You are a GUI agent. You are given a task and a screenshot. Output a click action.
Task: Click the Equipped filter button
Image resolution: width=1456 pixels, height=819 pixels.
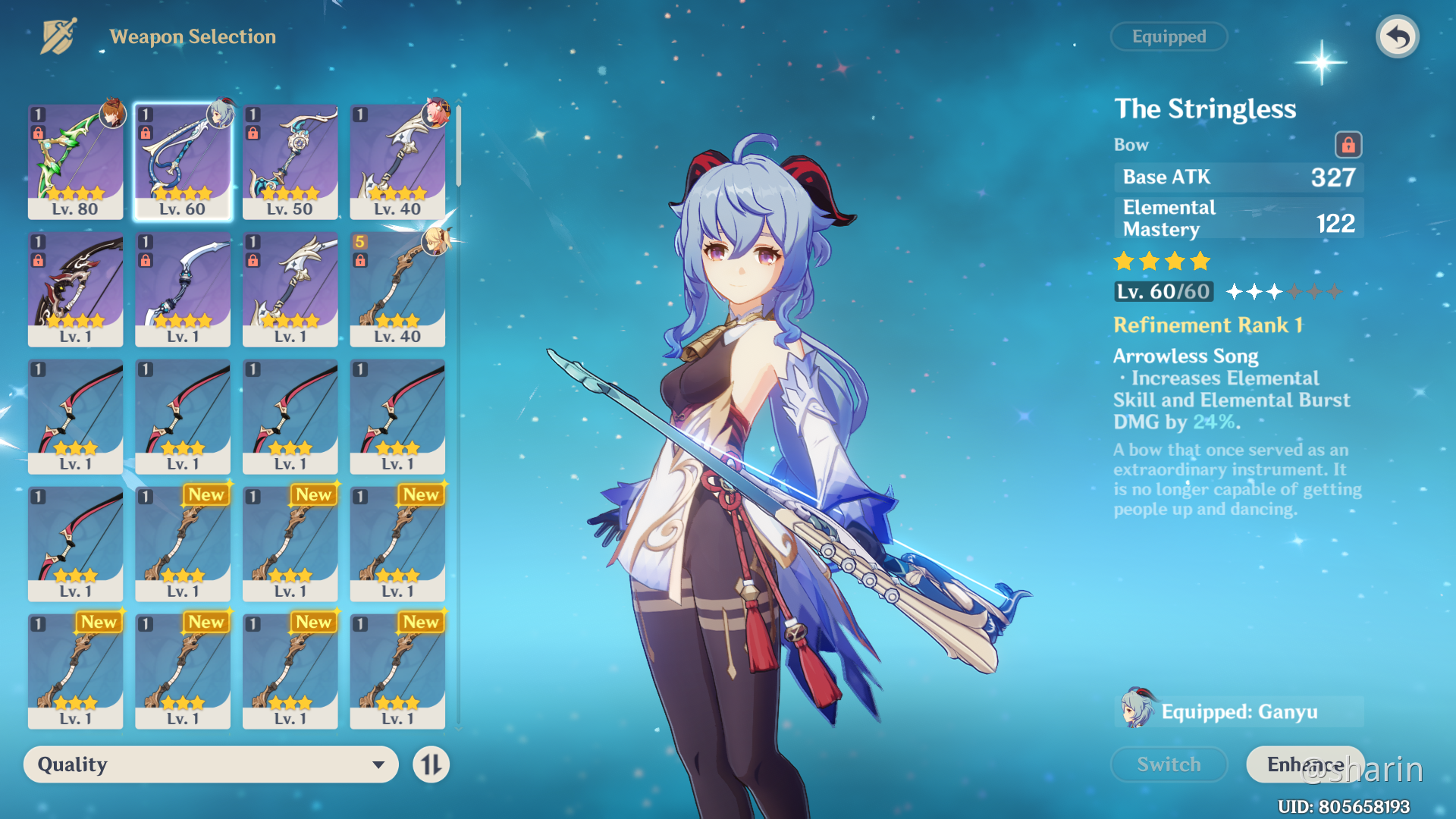pyautogui.click(x=1169, y=36)
